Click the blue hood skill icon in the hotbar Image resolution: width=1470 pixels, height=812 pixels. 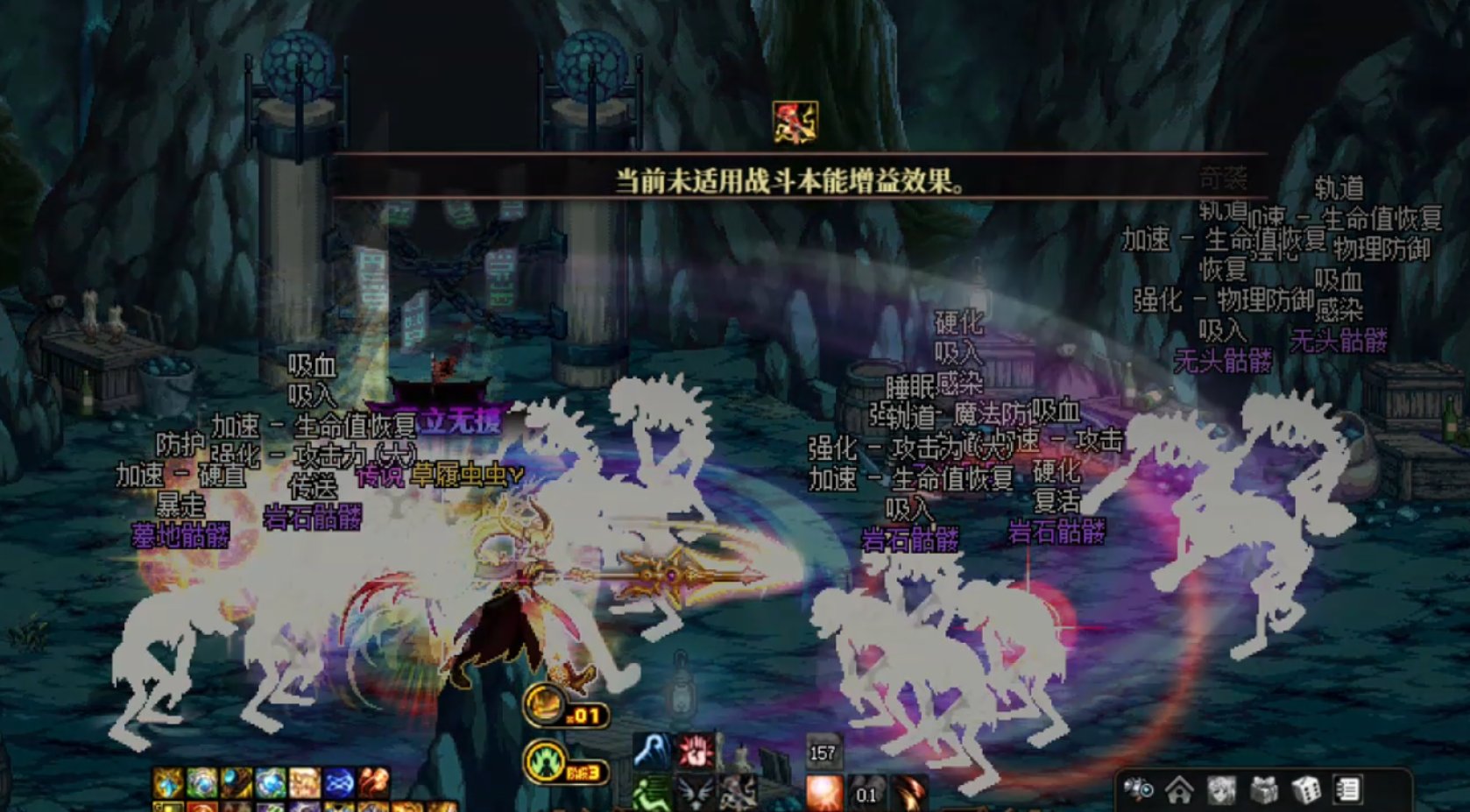click(650, 750)
